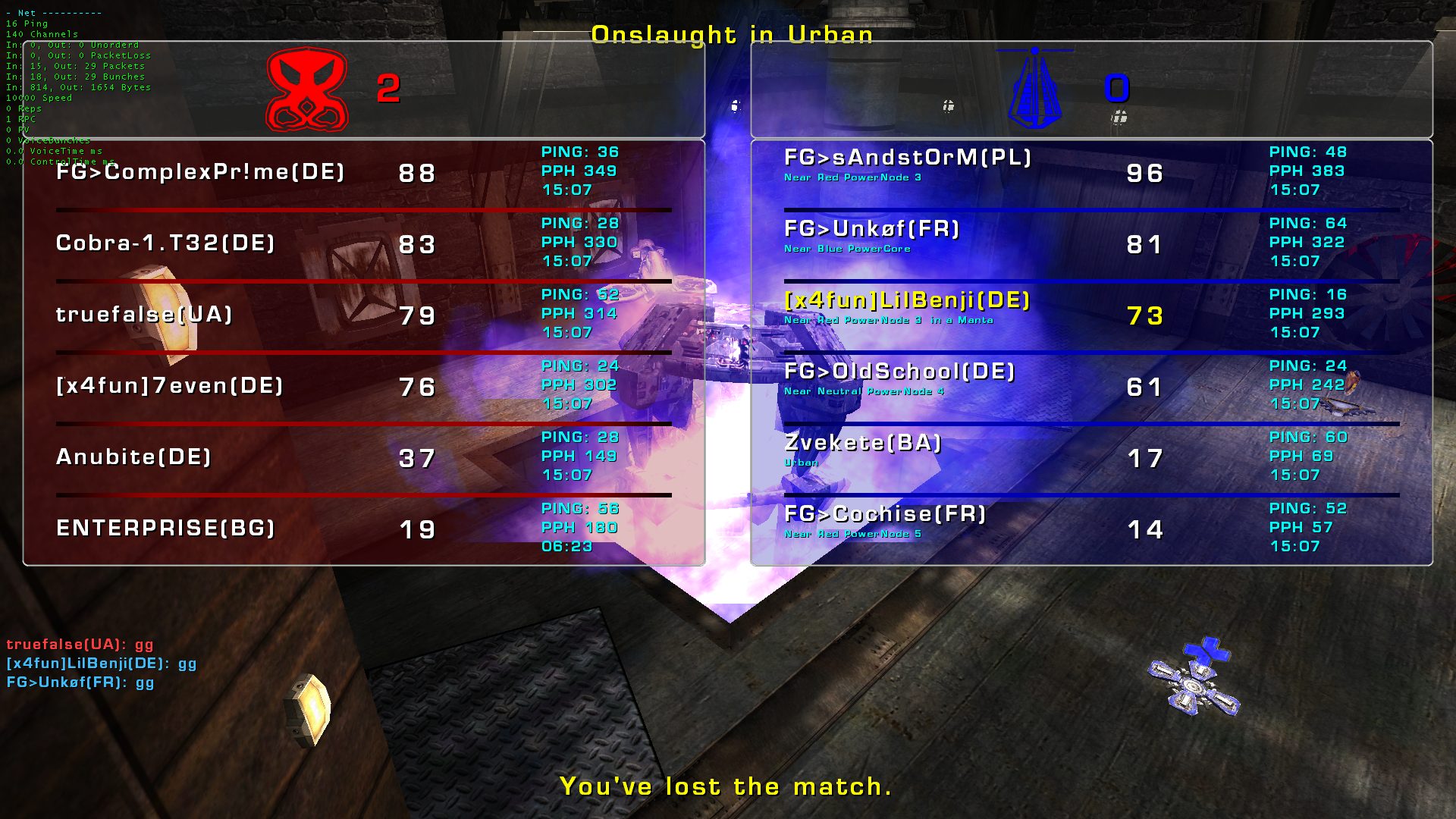Click the blue team emblem
The height and width of the screenshot is (819, 1456).
1035,89
